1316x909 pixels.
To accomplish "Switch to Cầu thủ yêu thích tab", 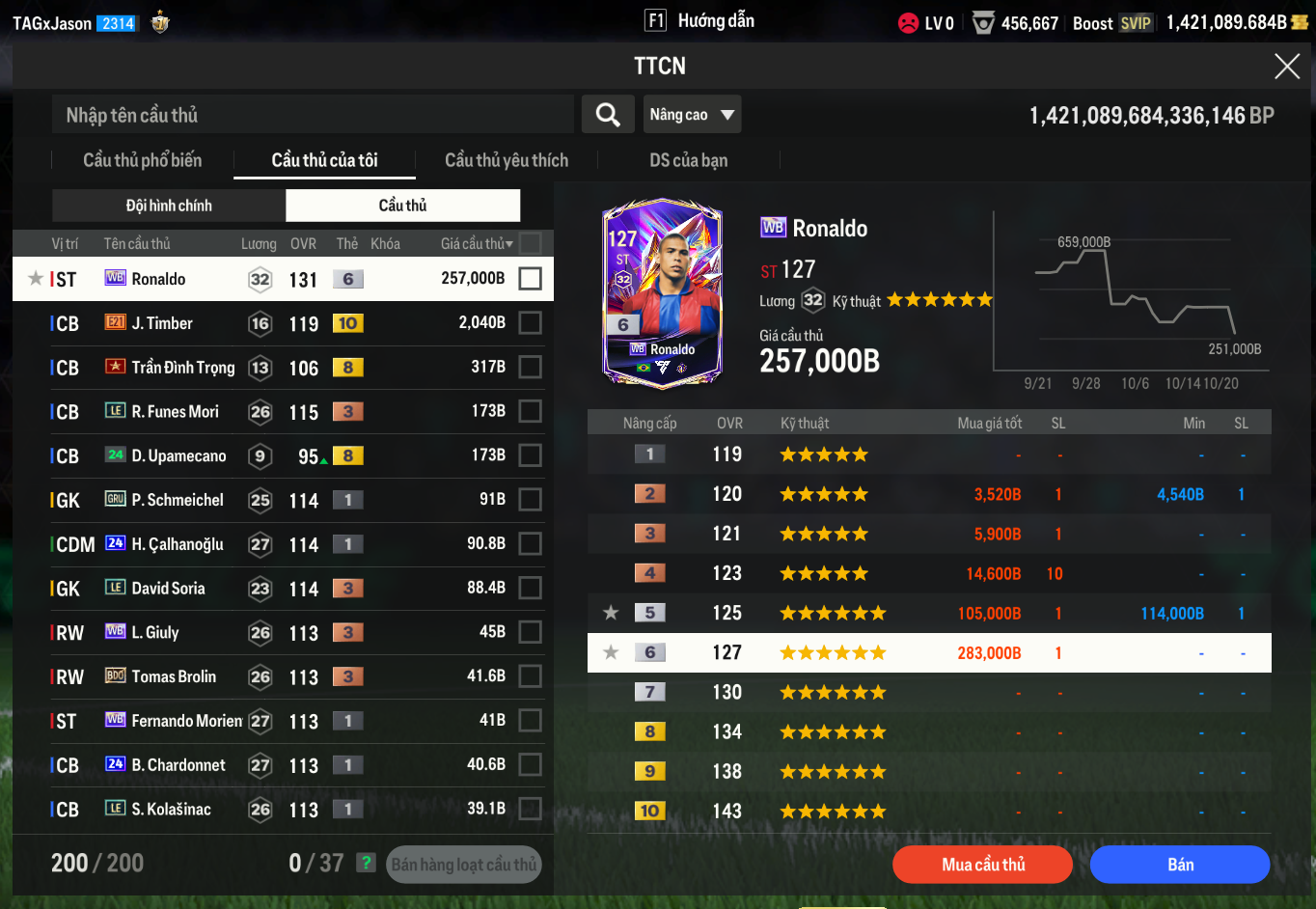I will (x=507, y=160).
